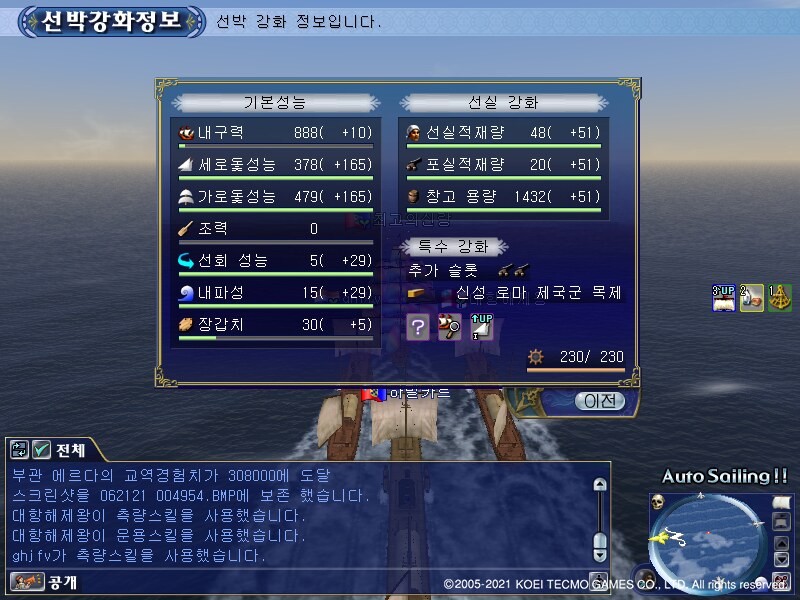The image size is (800, 600).
Task: Toggle the green checkmark in chat header
Action: tap(41, 450)
